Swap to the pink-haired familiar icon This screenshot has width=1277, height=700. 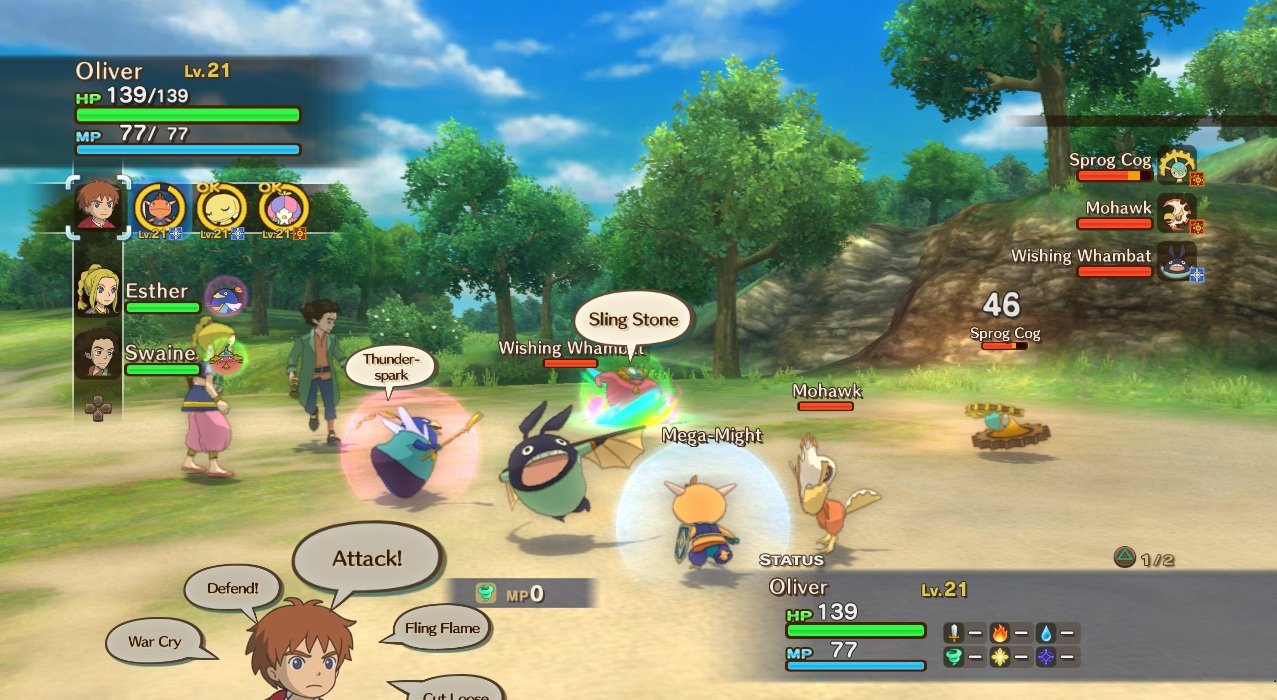283,208
